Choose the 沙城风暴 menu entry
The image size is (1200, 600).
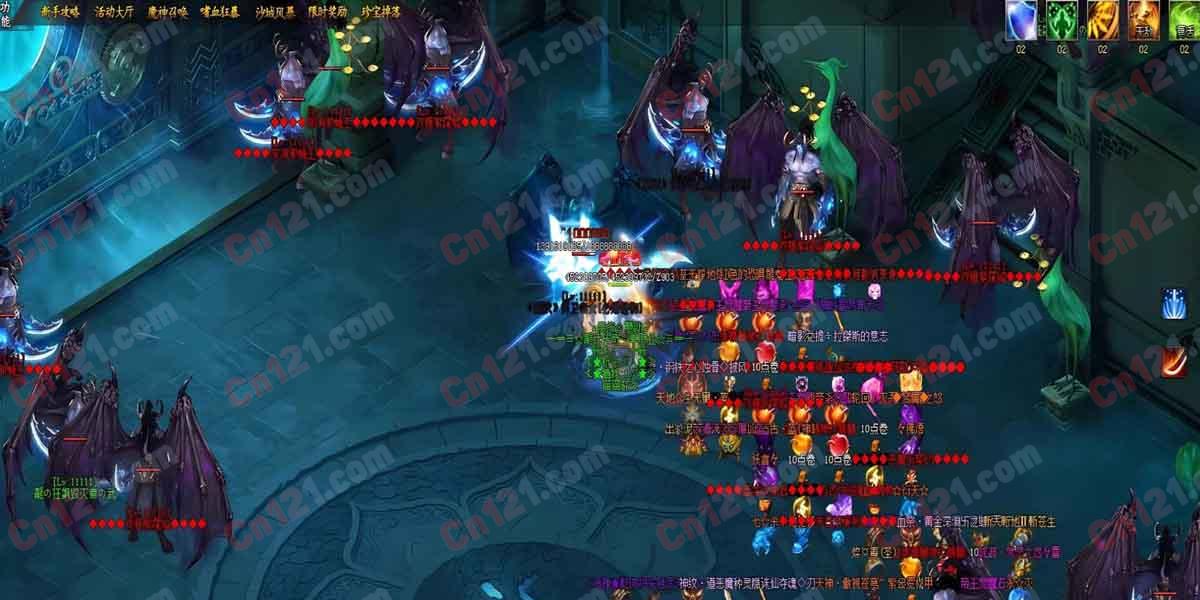(x=273, y=12)
